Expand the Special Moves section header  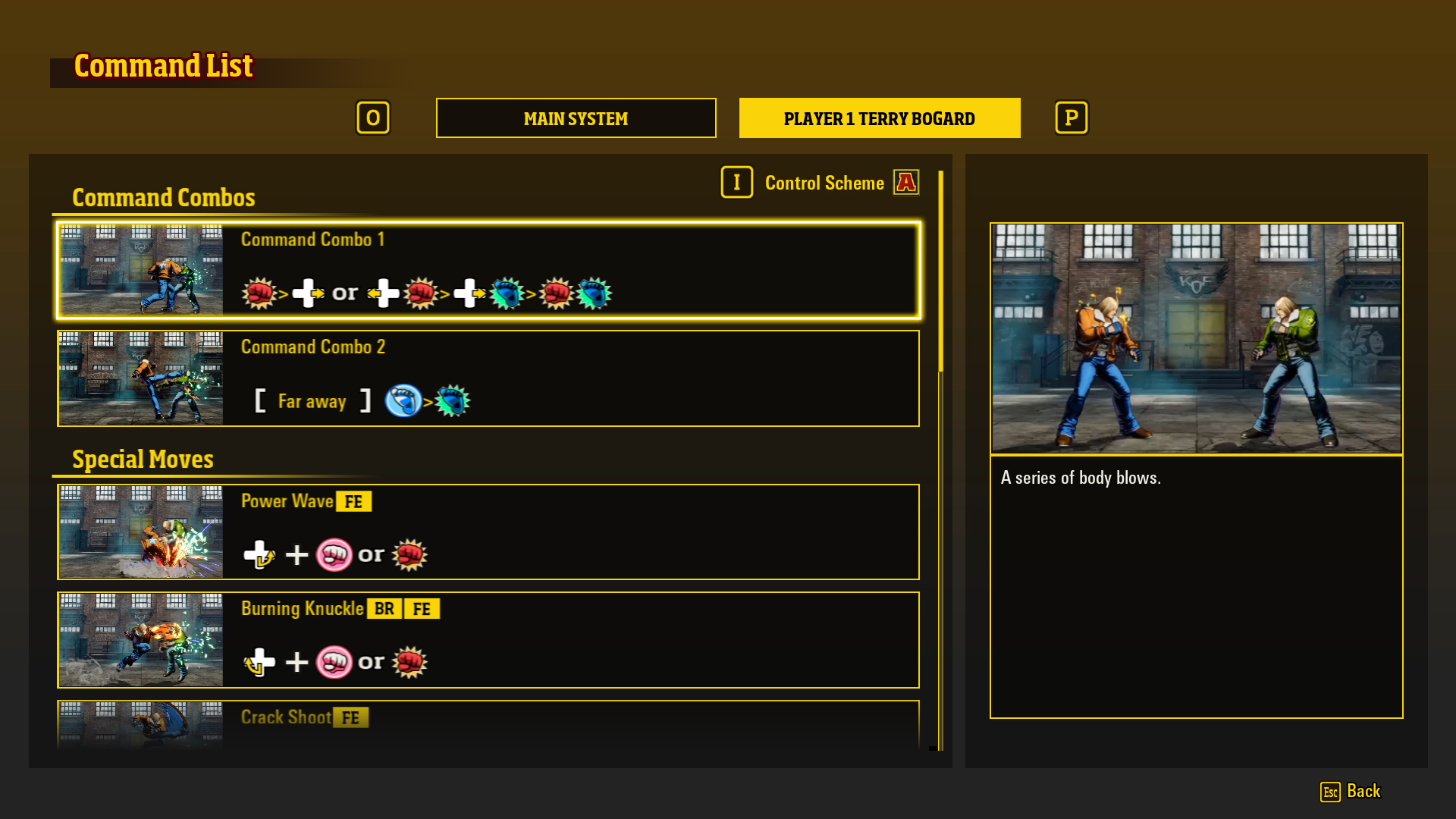[142, 459]
